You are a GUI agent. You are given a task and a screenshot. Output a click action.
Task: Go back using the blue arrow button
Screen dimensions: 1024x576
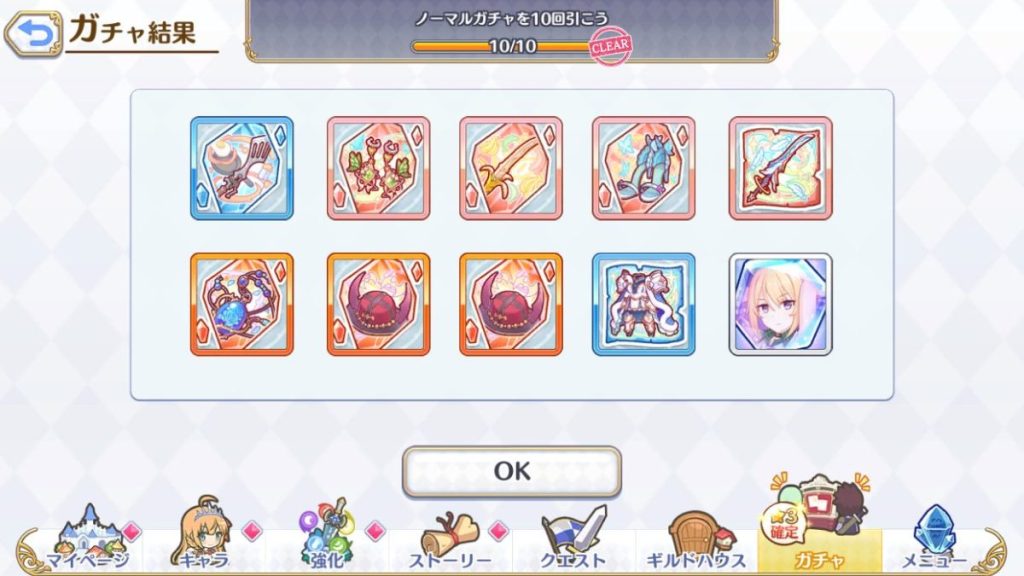click(x=33, y=34)
